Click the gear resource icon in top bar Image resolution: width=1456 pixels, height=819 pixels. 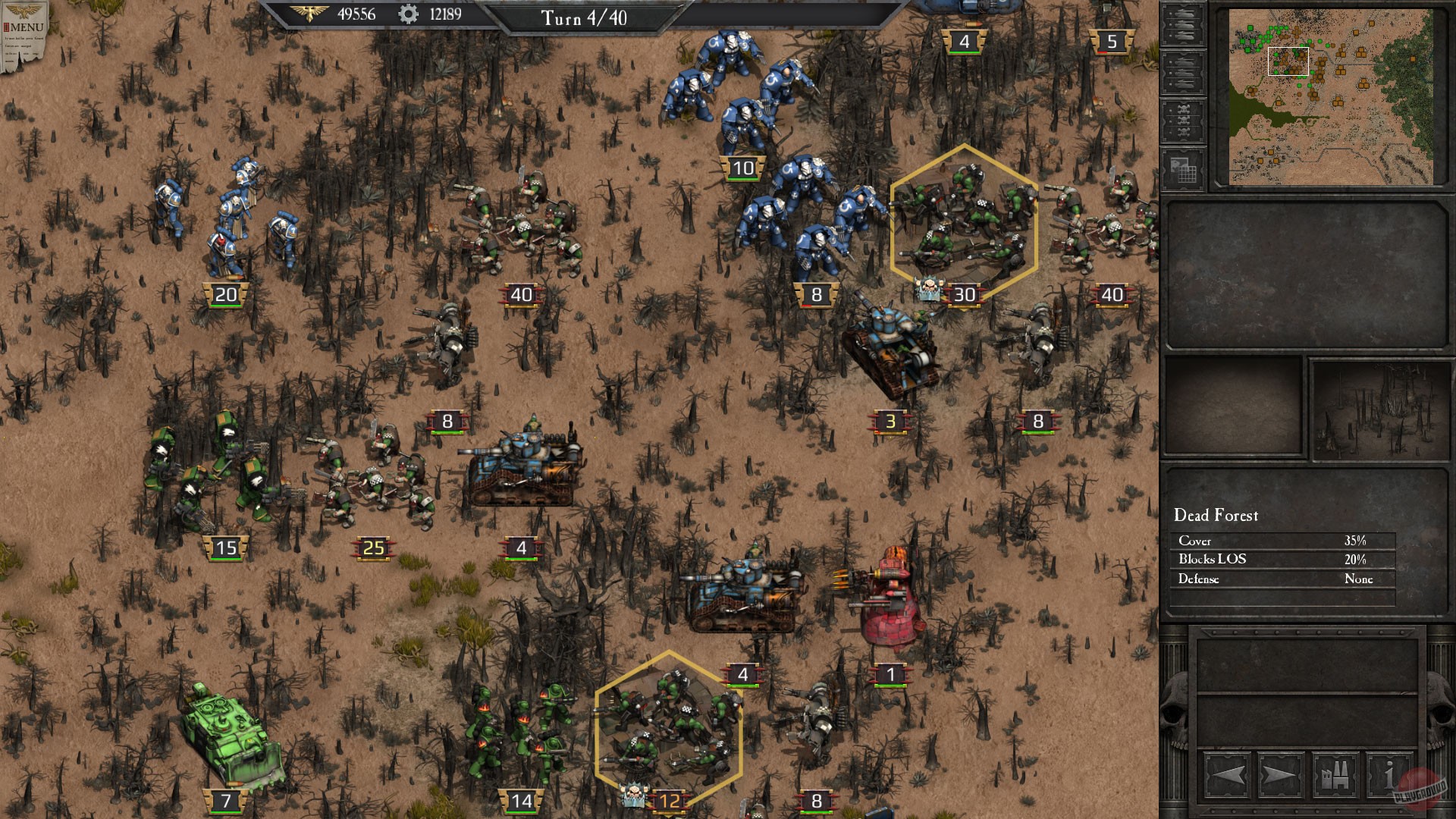point(406,13)
